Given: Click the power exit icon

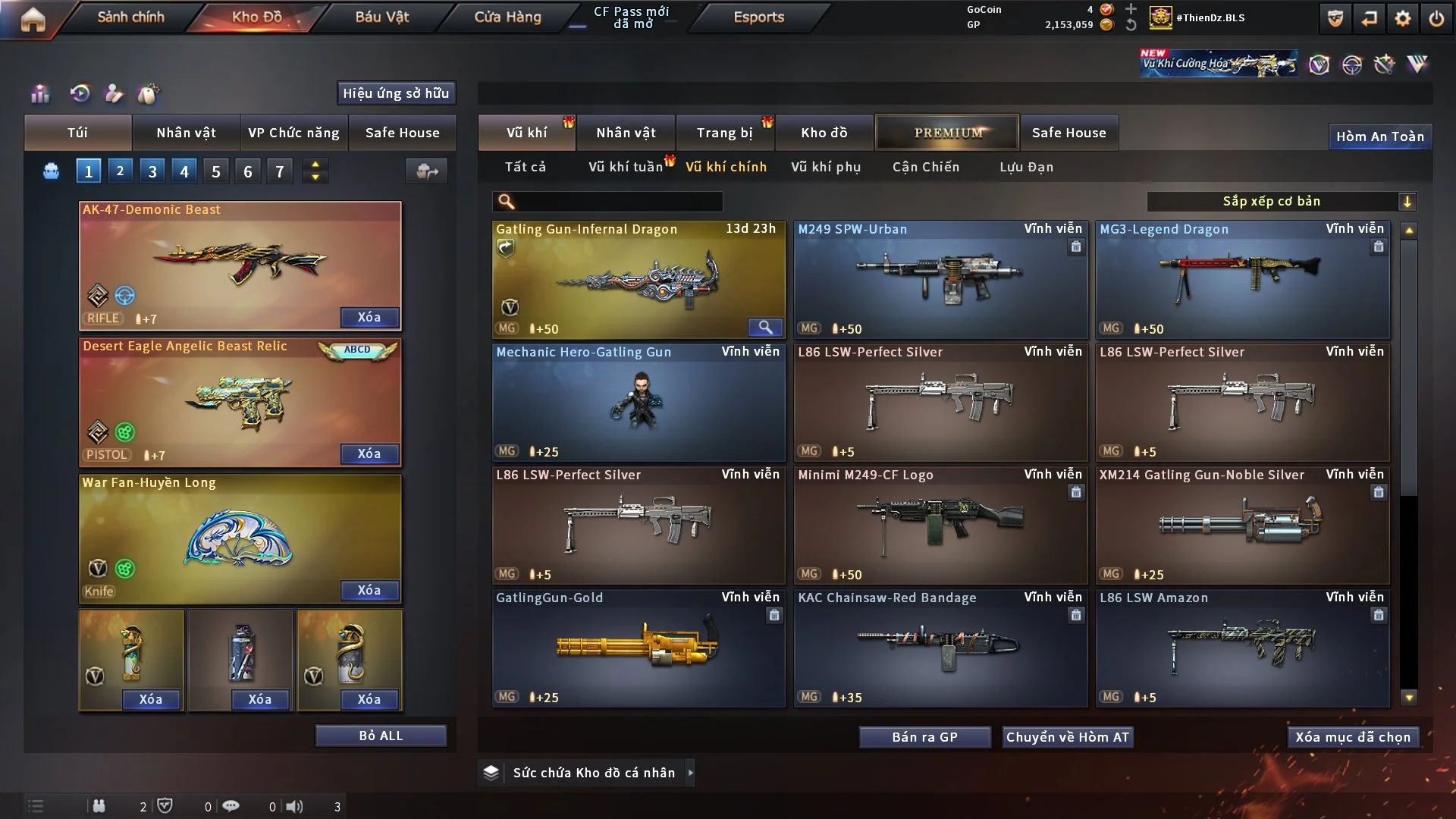Looking at the screenshot, I should (x=1436, y=19).
